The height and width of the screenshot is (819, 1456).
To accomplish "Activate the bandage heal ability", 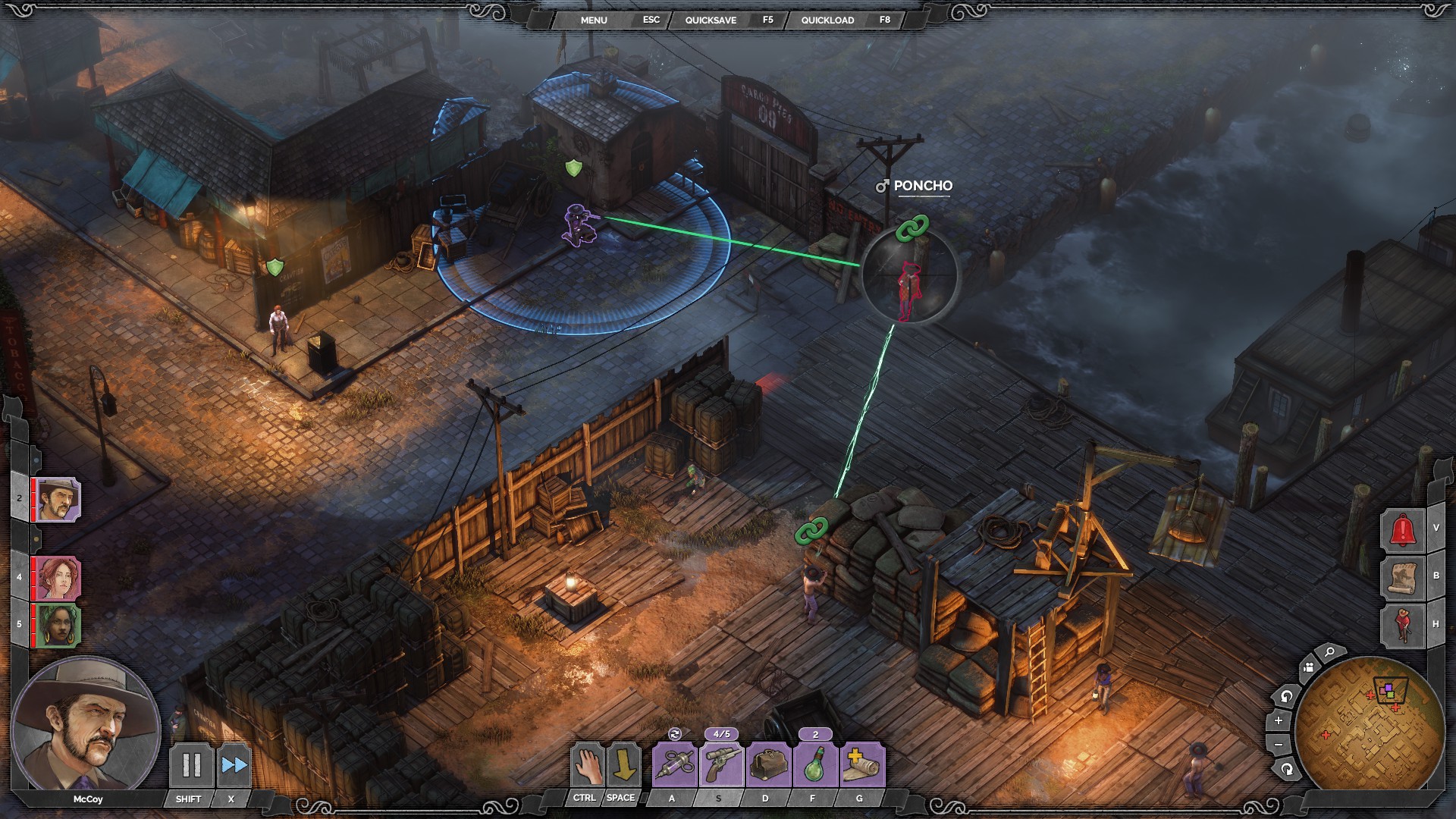I will pyautogui.click(x=862, y=765).
